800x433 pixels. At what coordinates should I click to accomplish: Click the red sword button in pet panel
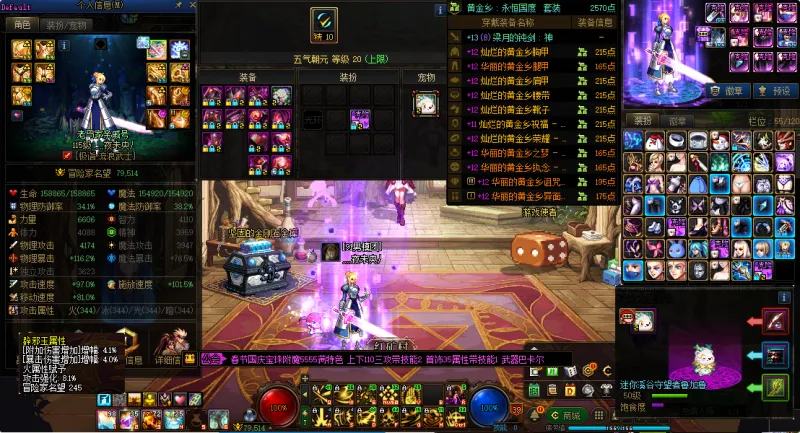click(x=776, y=320)
